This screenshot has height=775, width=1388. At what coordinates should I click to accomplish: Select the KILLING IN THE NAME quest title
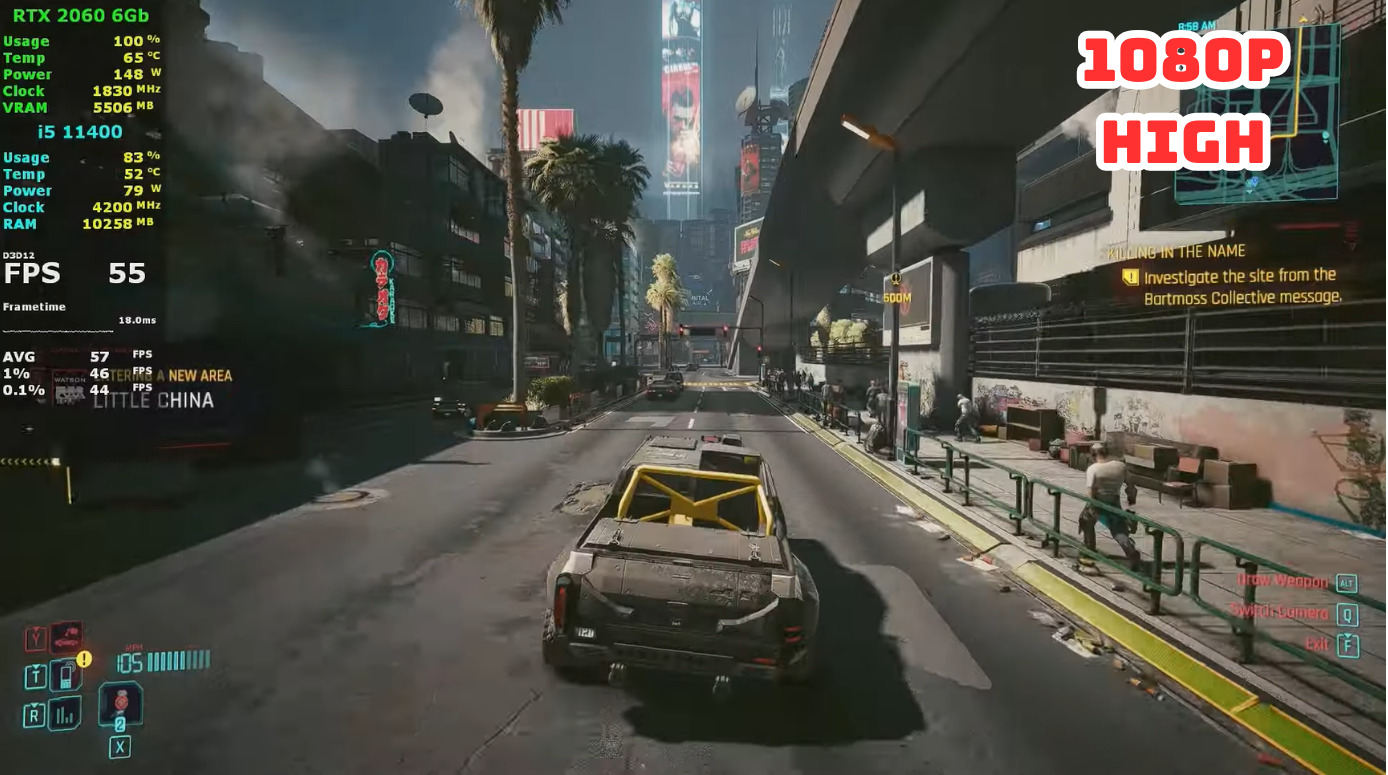pyautogui.click(x=1175, y=251)
